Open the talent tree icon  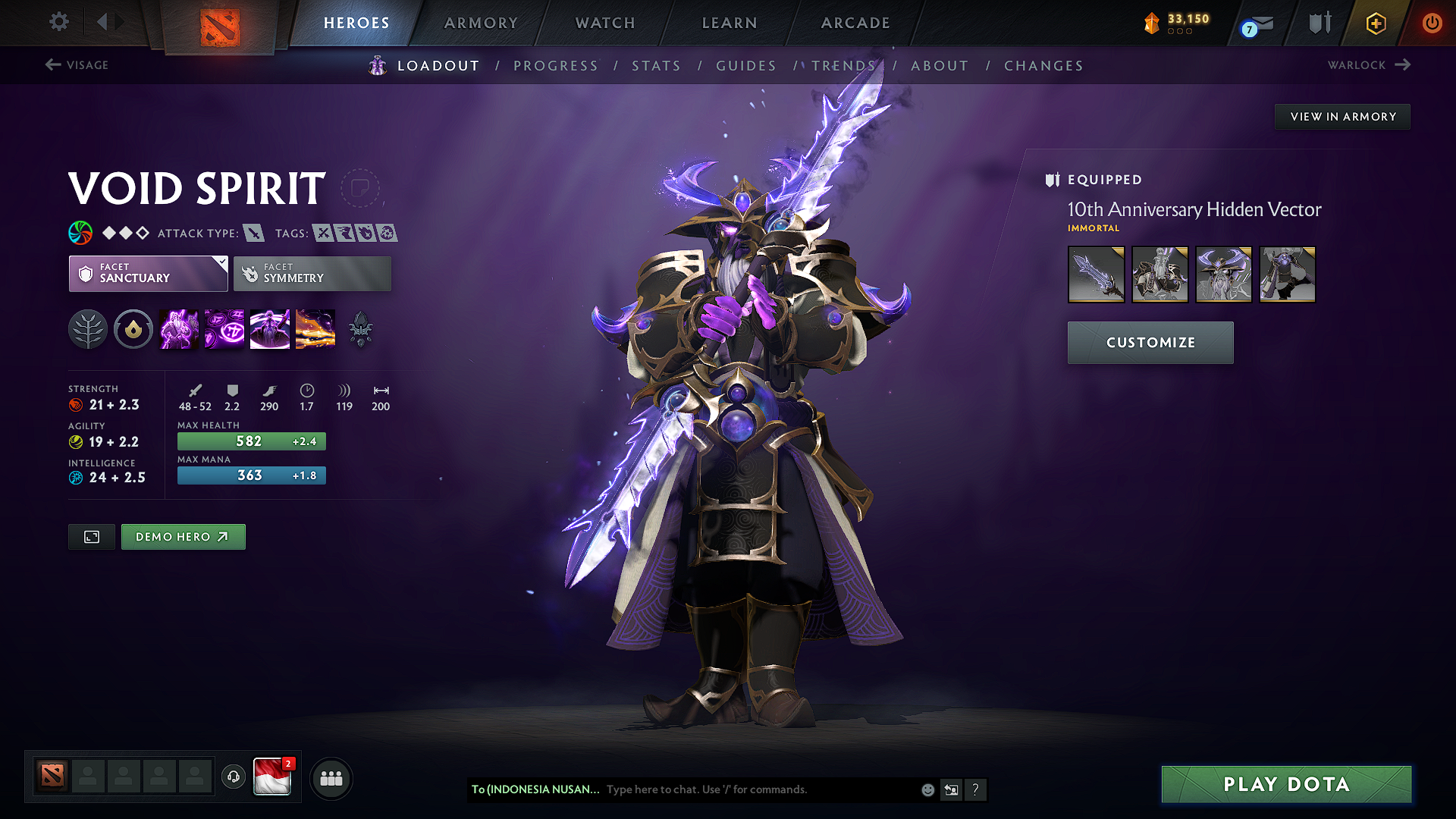[x=87, y=328]
